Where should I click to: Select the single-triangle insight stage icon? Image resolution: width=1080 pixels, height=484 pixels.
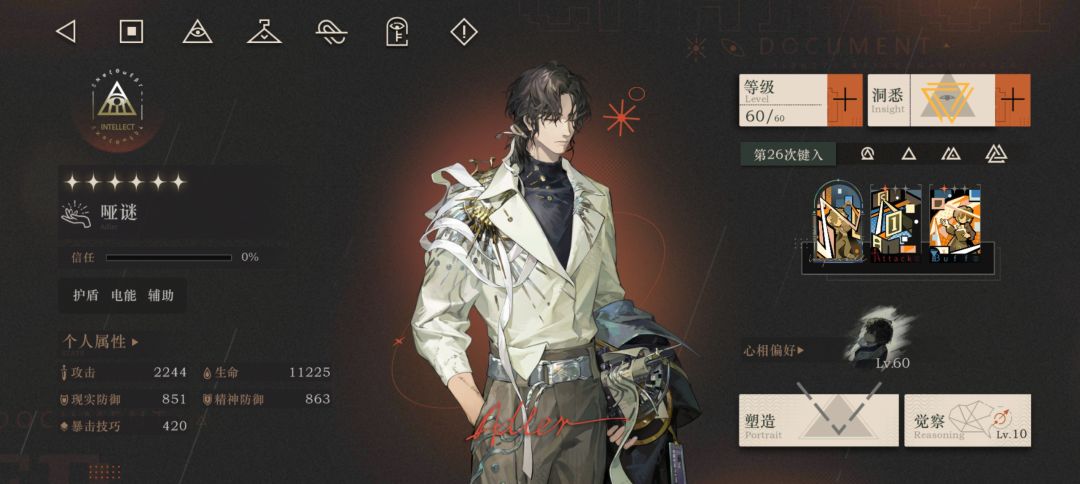pos(908,154)
